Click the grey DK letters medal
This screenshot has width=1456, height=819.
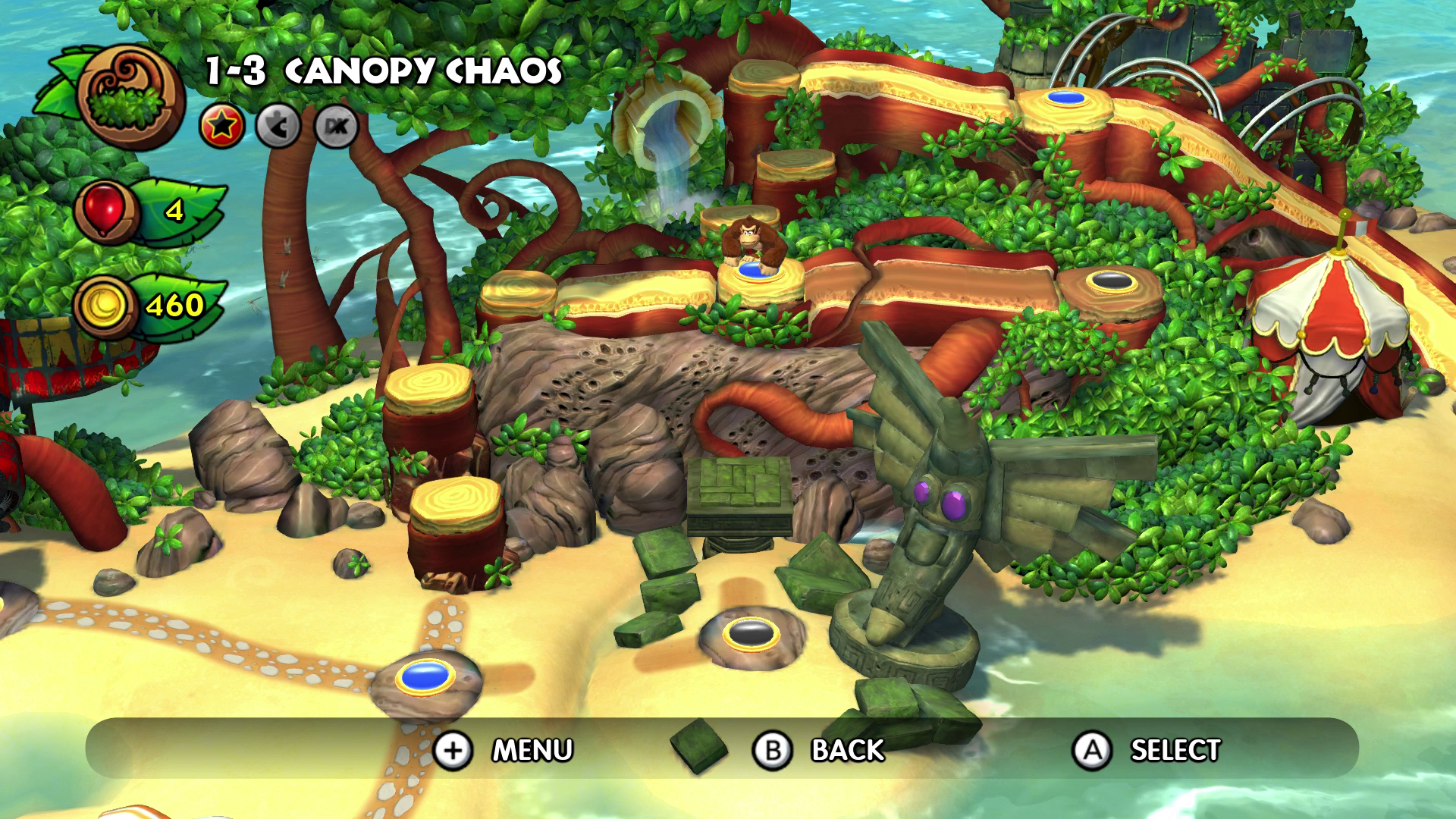(x=336, y=127)
